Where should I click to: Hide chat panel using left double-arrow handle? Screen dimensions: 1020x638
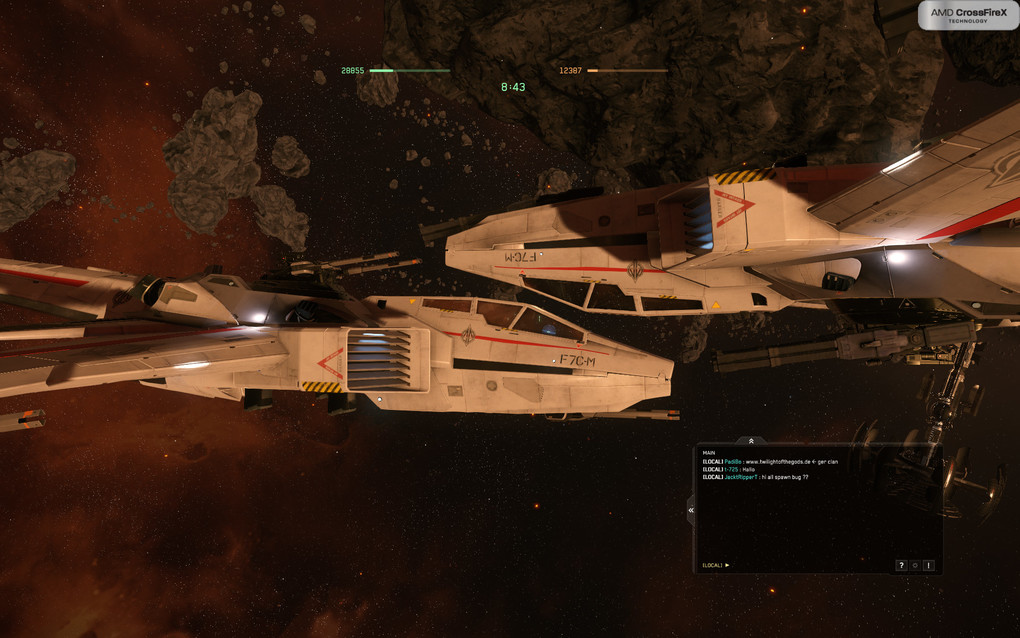click(690, 509)
